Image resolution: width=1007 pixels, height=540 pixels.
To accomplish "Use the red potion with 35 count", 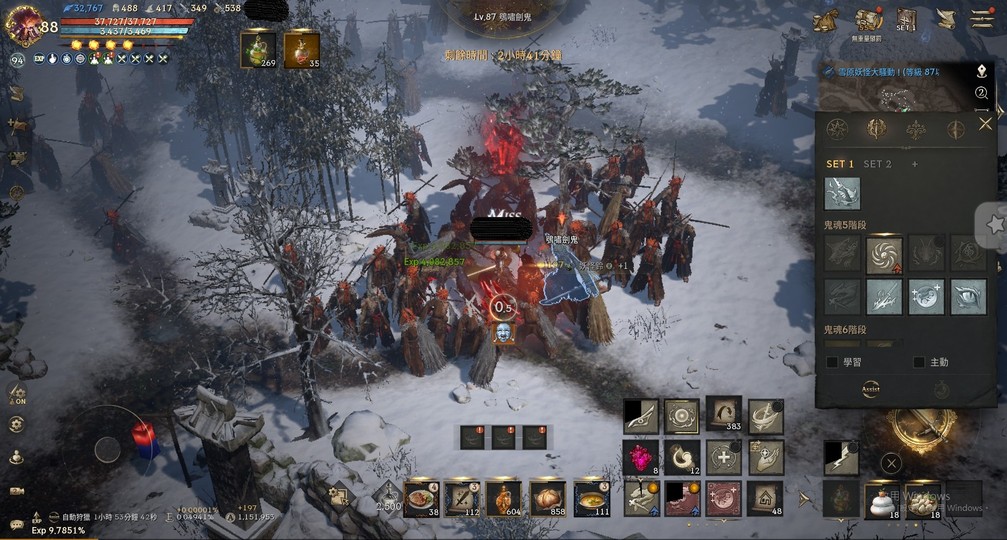I will point(301,49).
